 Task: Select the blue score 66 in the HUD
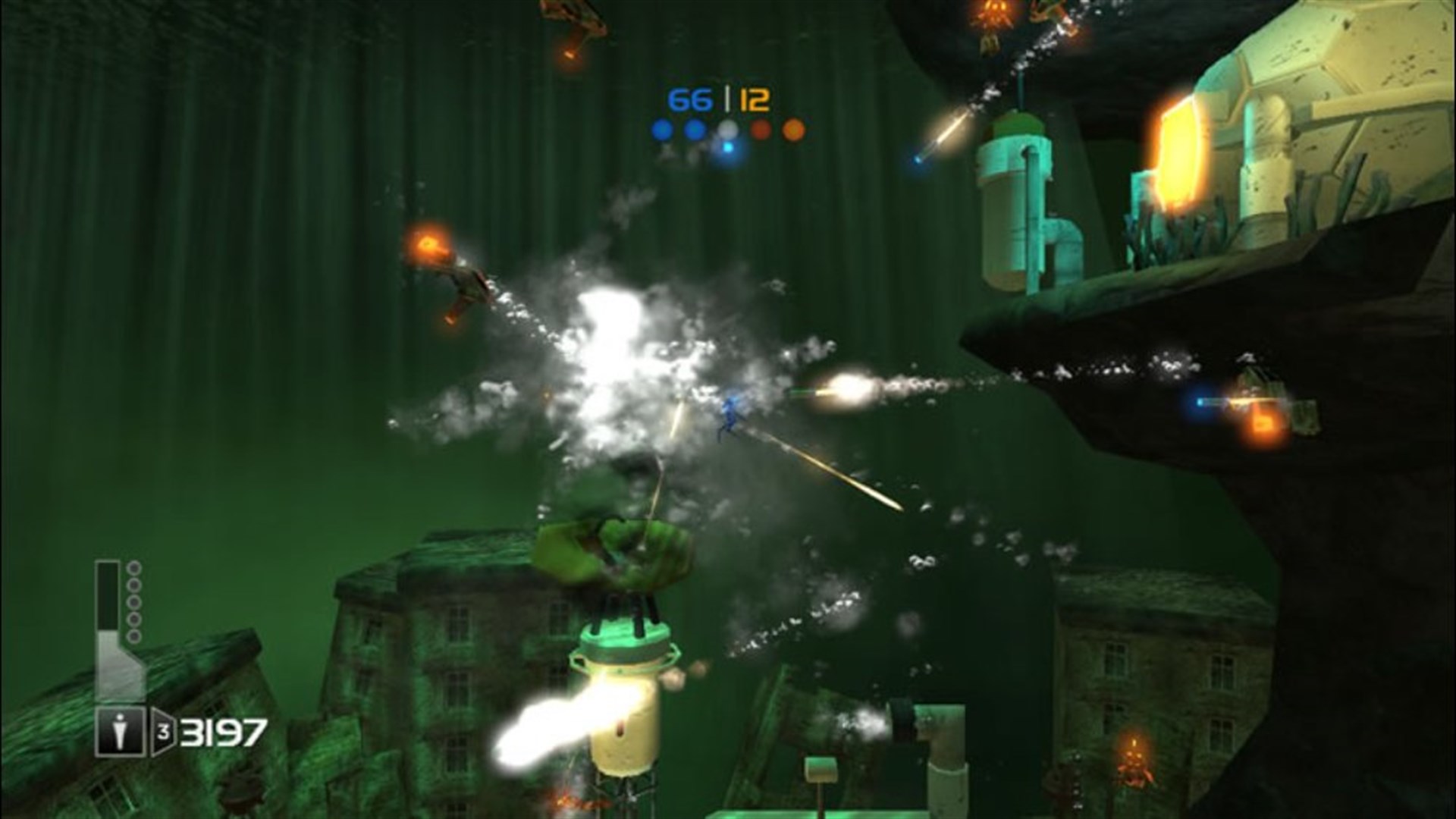tap(690, 98)
